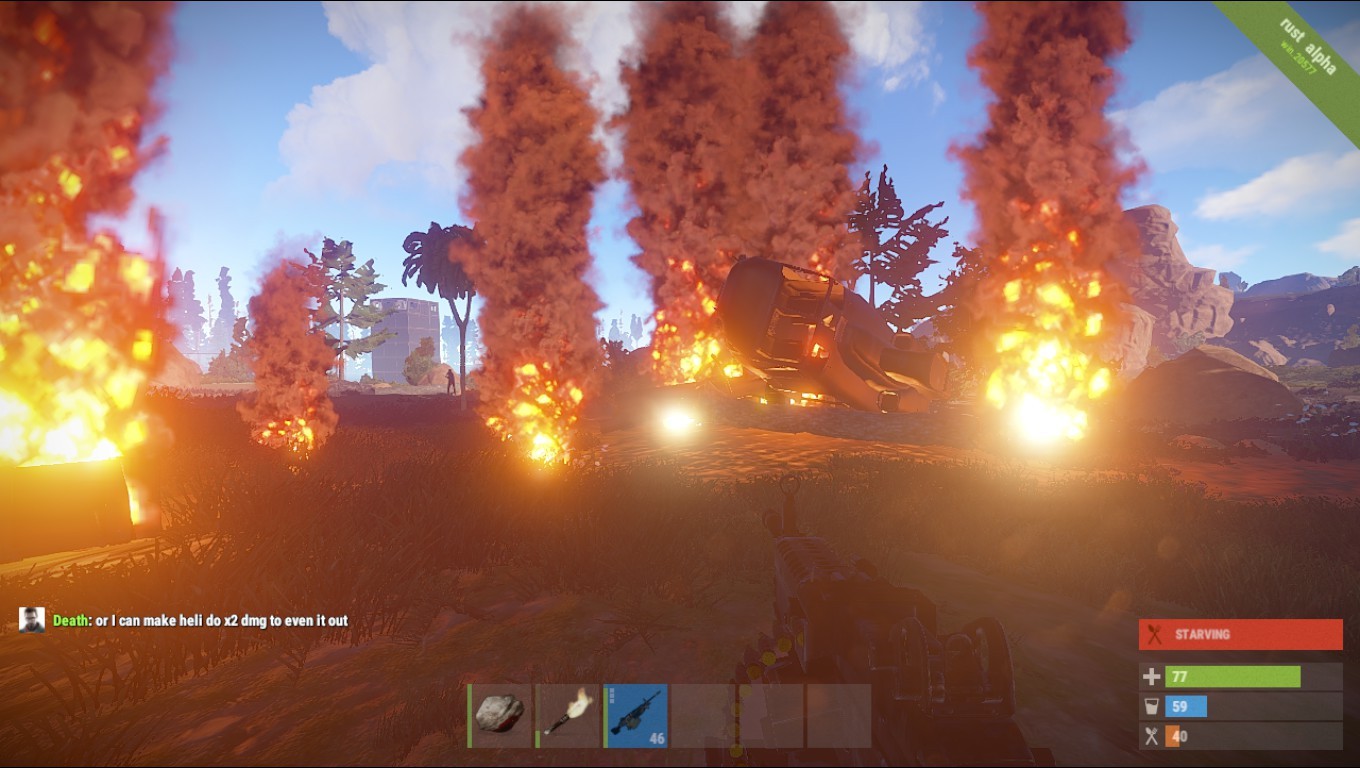Viewport: 1360px width, 768px height.
Task: Click Death's avatar in the chat
Action: [x=32, y=620]
